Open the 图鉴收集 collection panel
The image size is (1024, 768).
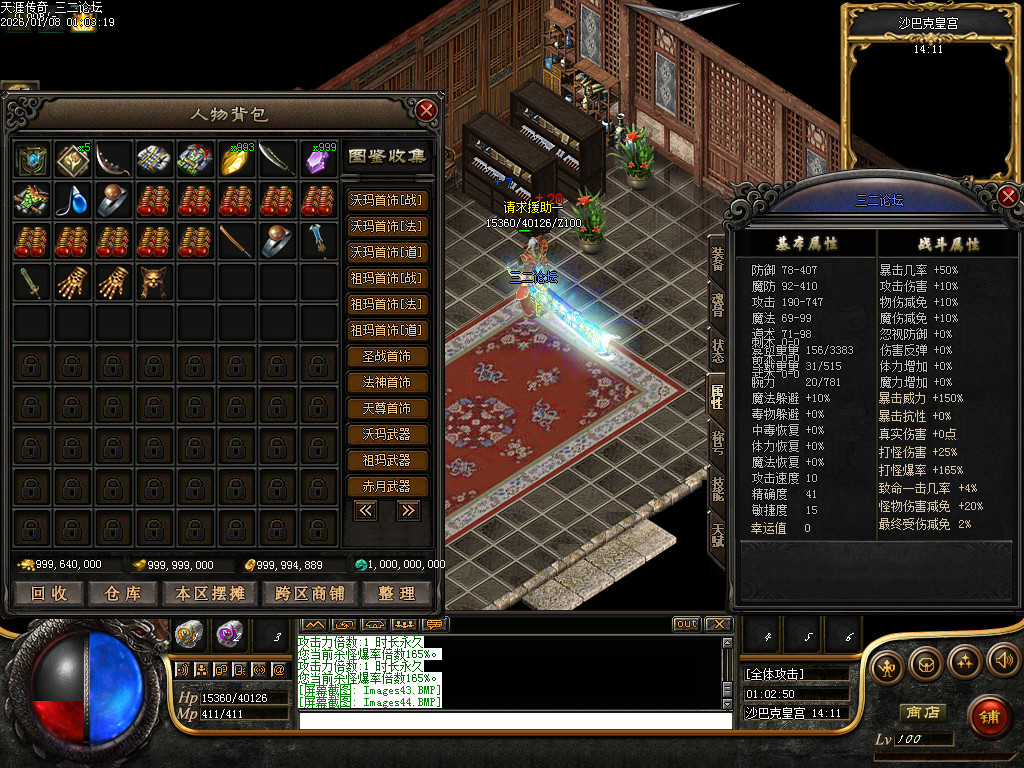(387, 157)
